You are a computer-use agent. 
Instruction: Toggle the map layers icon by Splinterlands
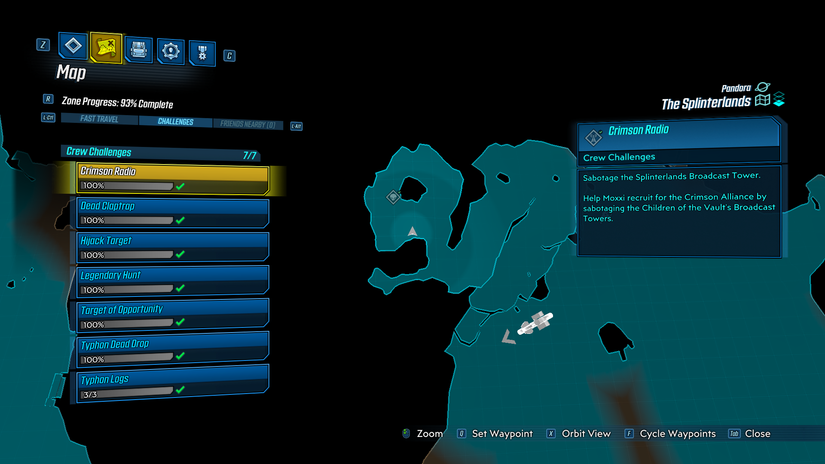pyautogui.click(x=779, y=101)
